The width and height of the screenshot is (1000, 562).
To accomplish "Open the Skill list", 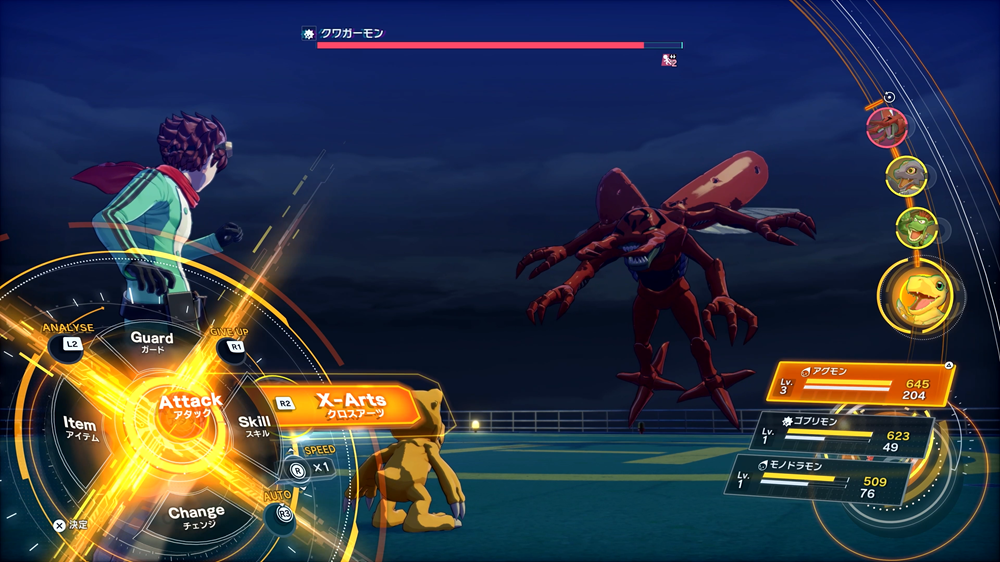I will [254, 426].
